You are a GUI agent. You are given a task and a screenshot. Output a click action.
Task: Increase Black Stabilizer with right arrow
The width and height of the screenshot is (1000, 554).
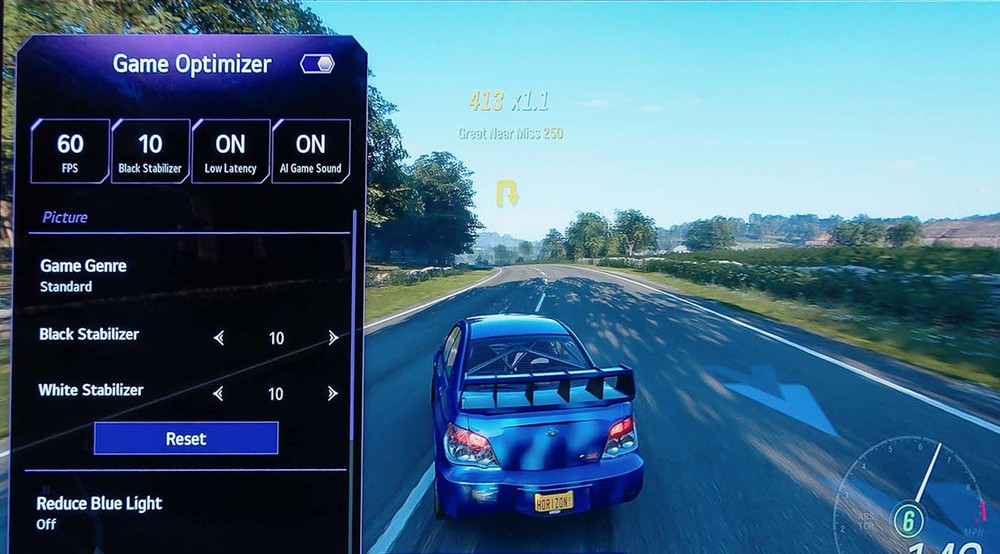(x=333, y=338)
